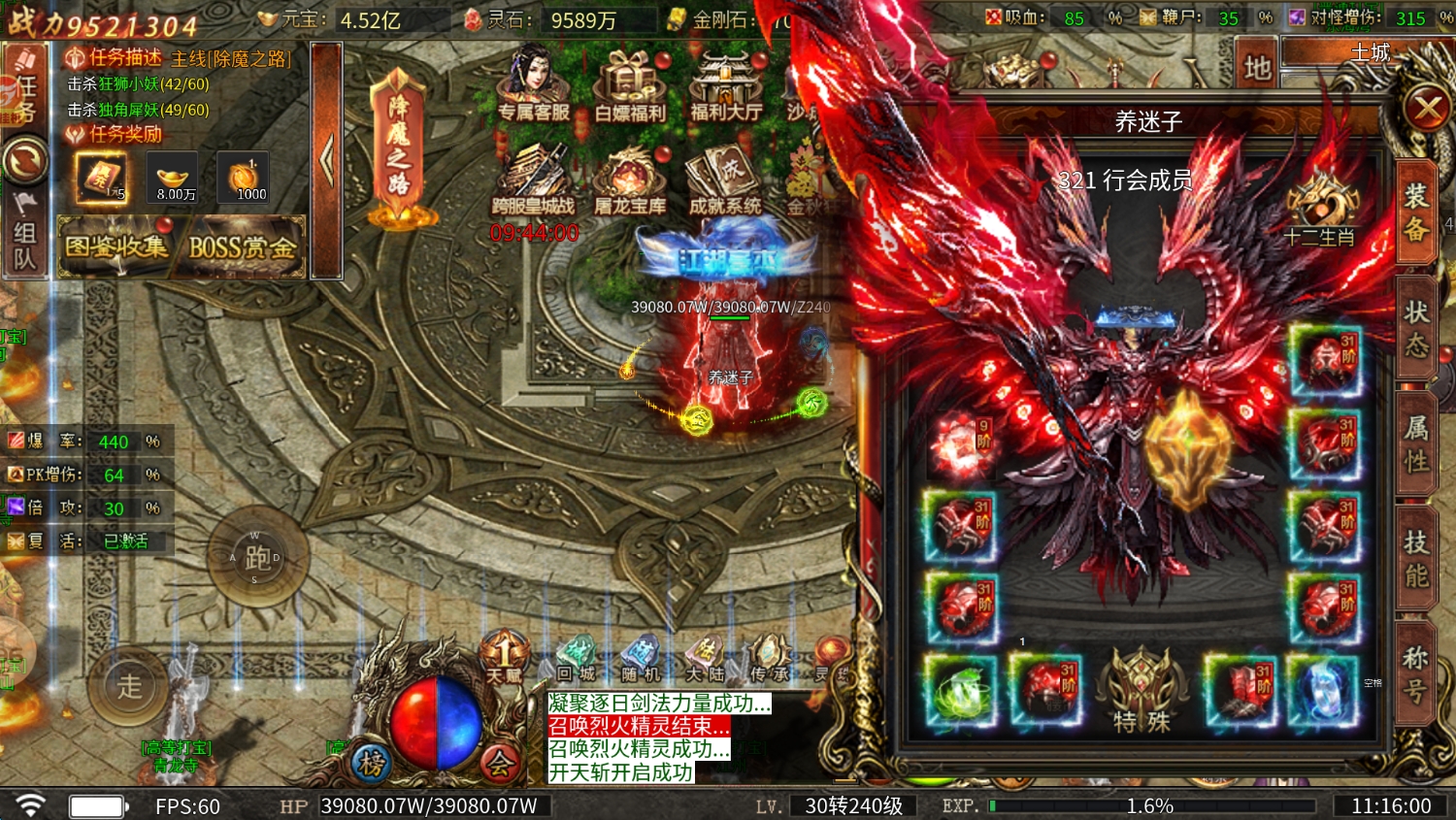Open the 特殊 special equipment button
Screen dimensions: 1456x820
[x=1142, y=691]
